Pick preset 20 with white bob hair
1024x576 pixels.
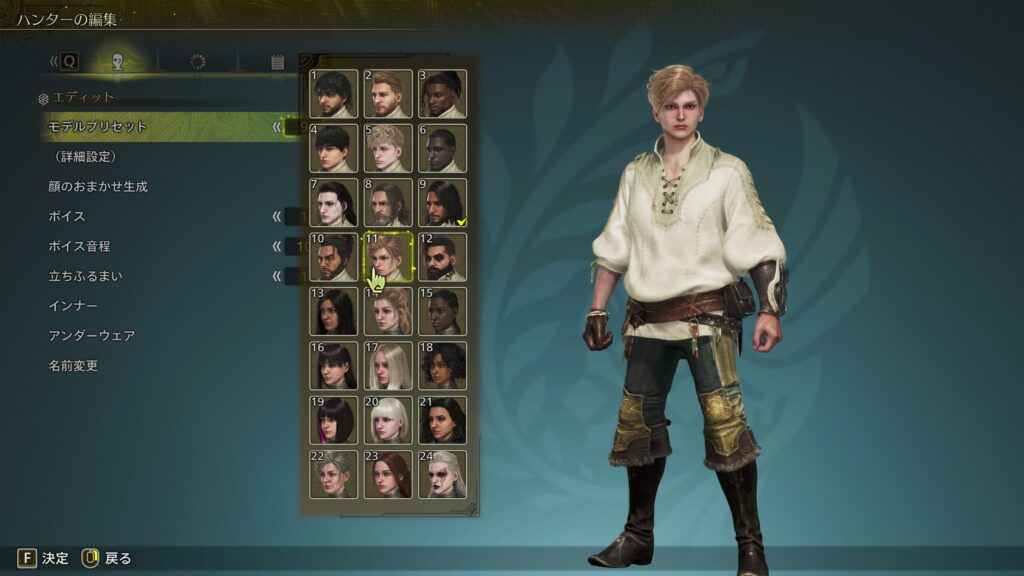[x=388, y=420]
